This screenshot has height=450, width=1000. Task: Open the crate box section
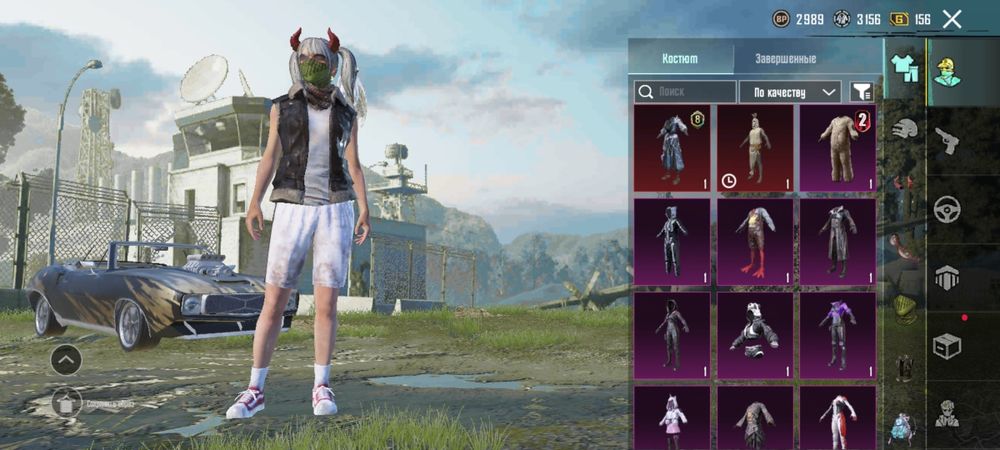tap(946, 346)
